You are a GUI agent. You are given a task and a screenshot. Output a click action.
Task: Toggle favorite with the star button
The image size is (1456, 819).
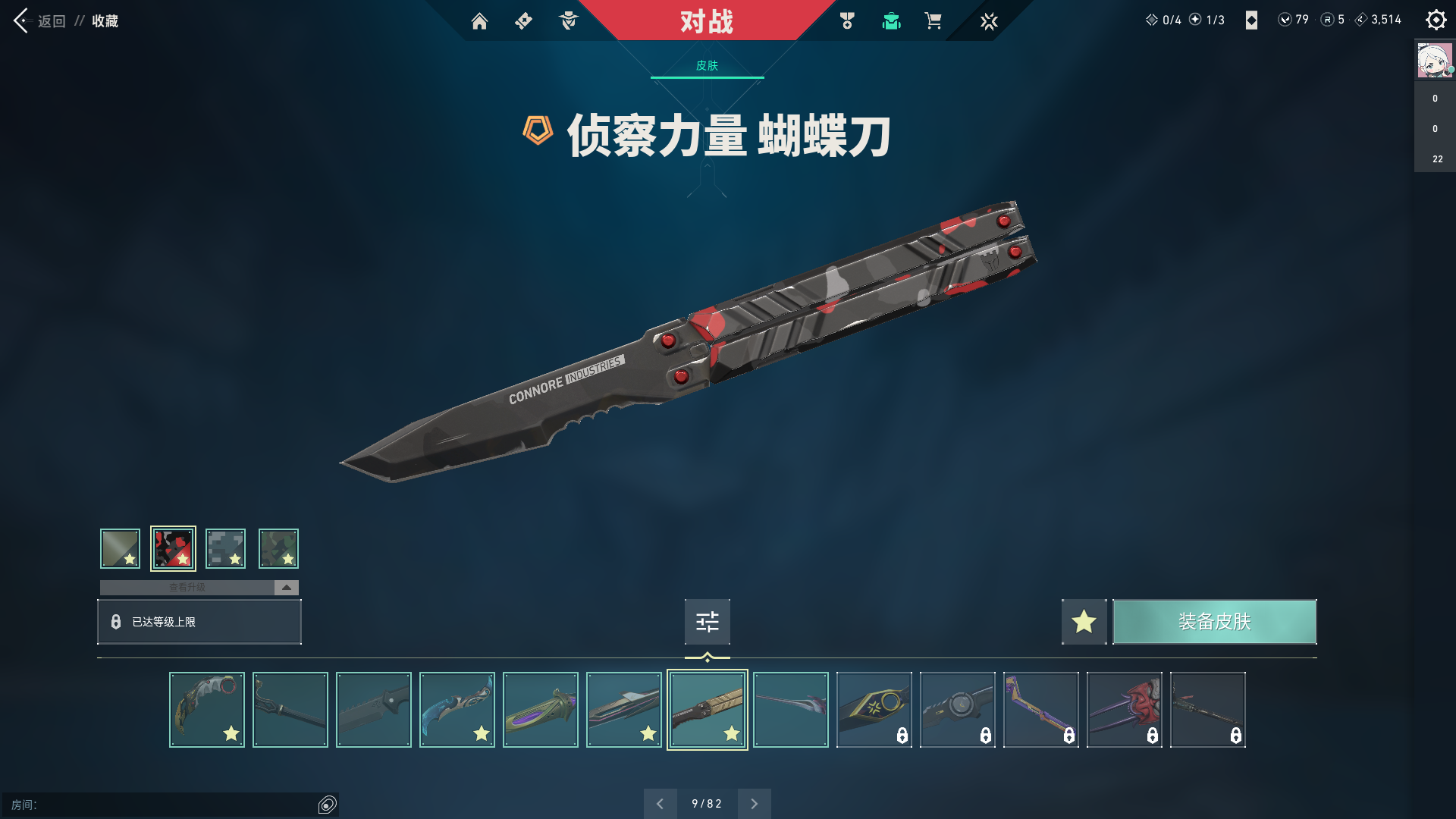pos(1084,621)
